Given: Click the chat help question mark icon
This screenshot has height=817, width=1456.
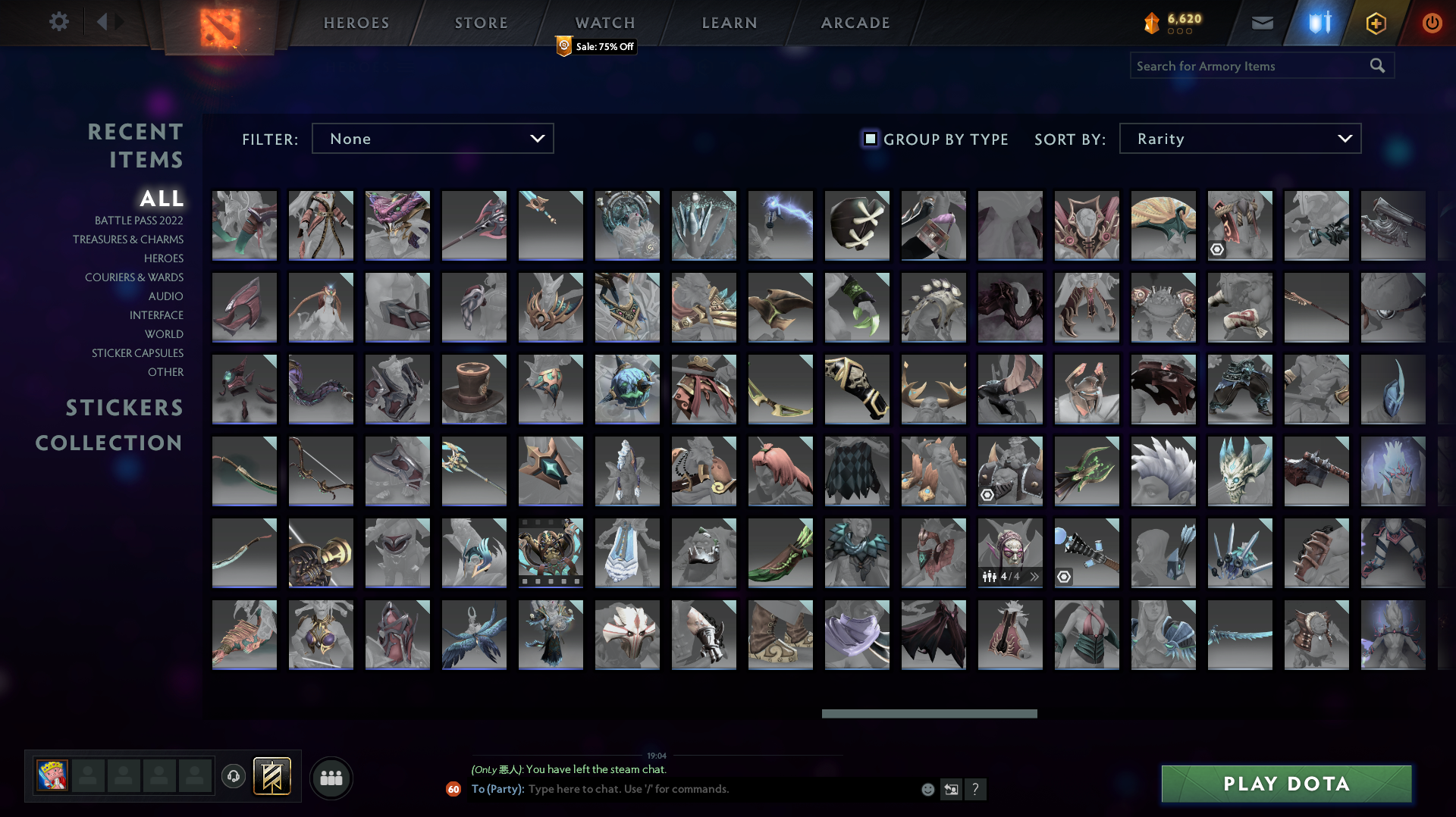Looking at the screenshot, I should tap(976, 789).
